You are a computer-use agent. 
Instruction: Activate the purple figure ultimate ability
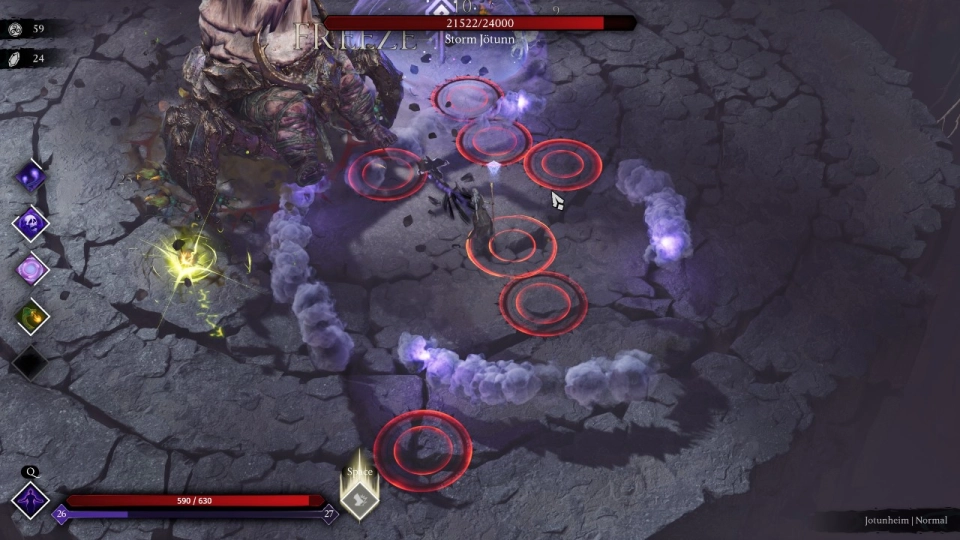tap(30, 500)
